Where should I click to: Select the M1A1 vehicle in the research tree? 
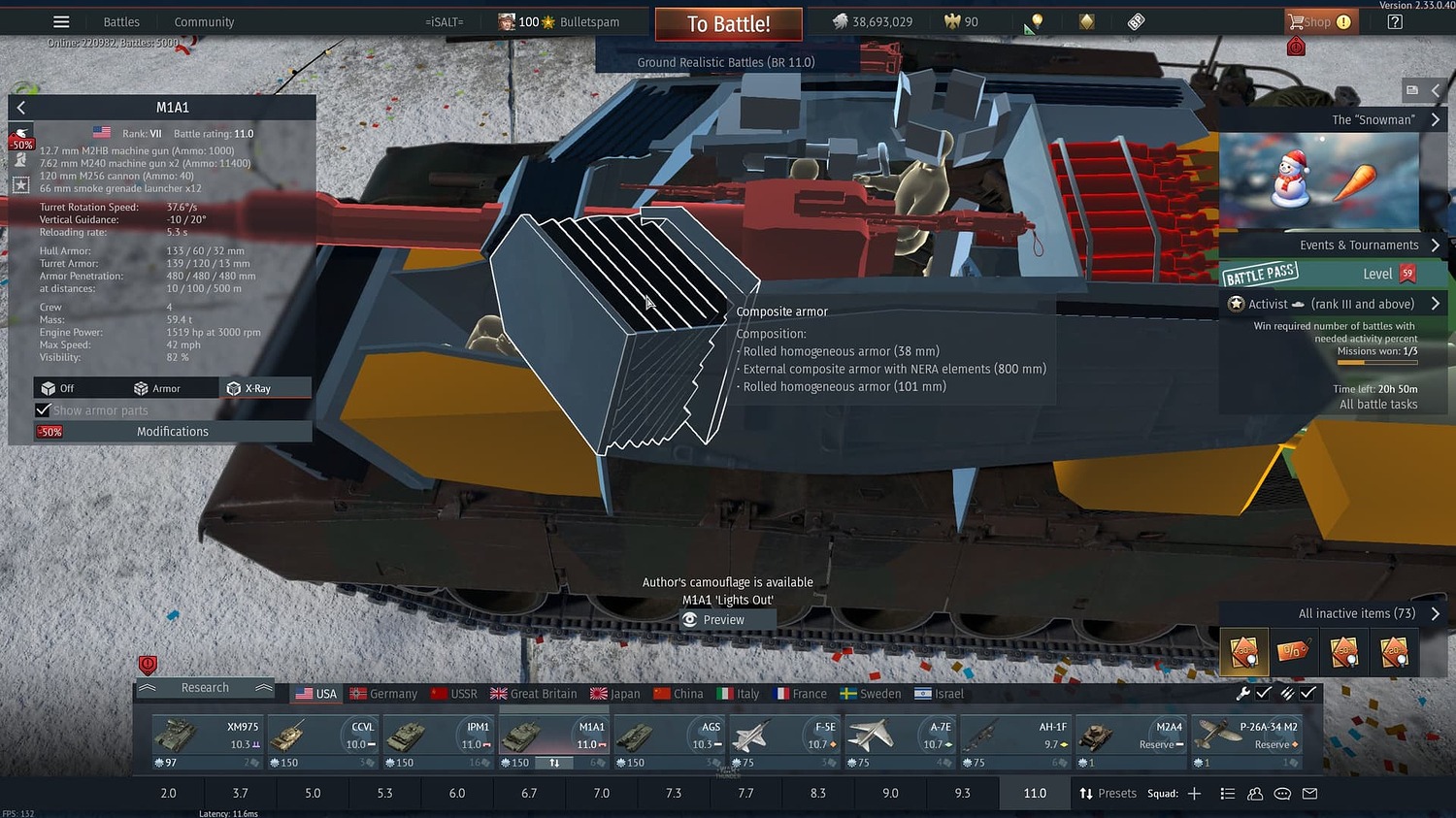pyautogui.click(x=552, y=733)
